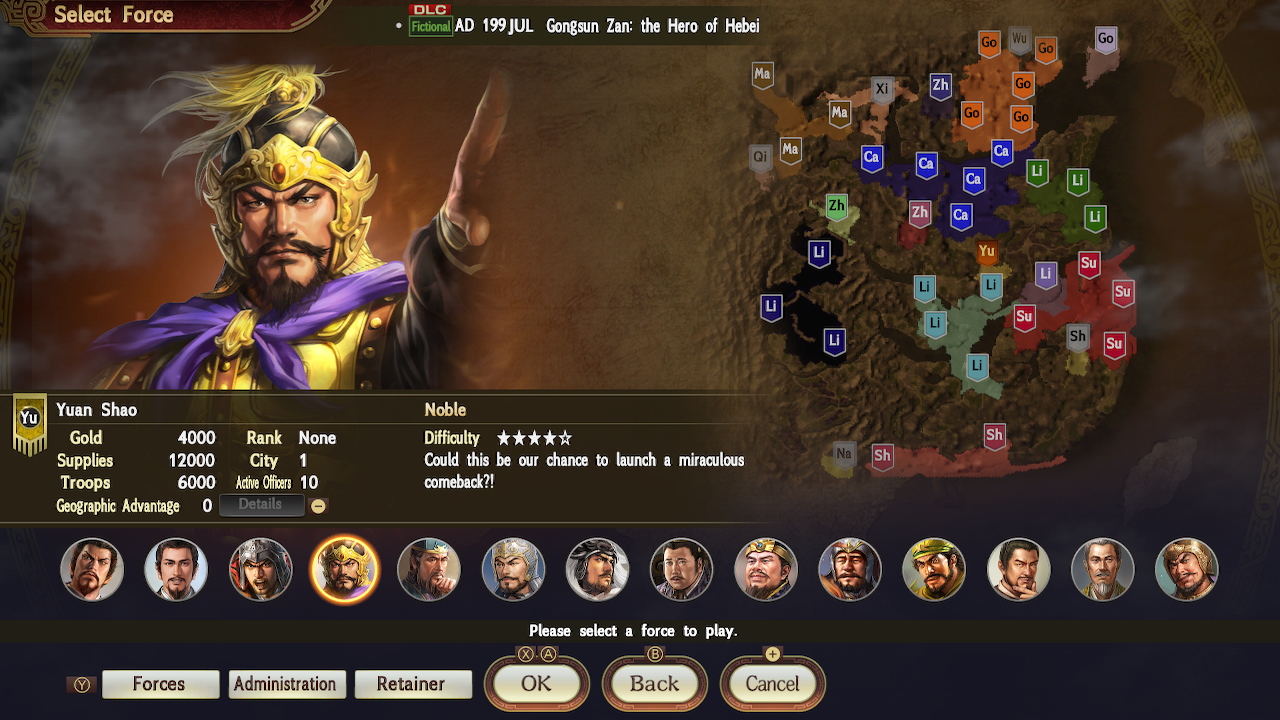Viewport: 1280px width, 720px height.
Task: Click the difficulty star rating
Action: (x=534, y=438)
